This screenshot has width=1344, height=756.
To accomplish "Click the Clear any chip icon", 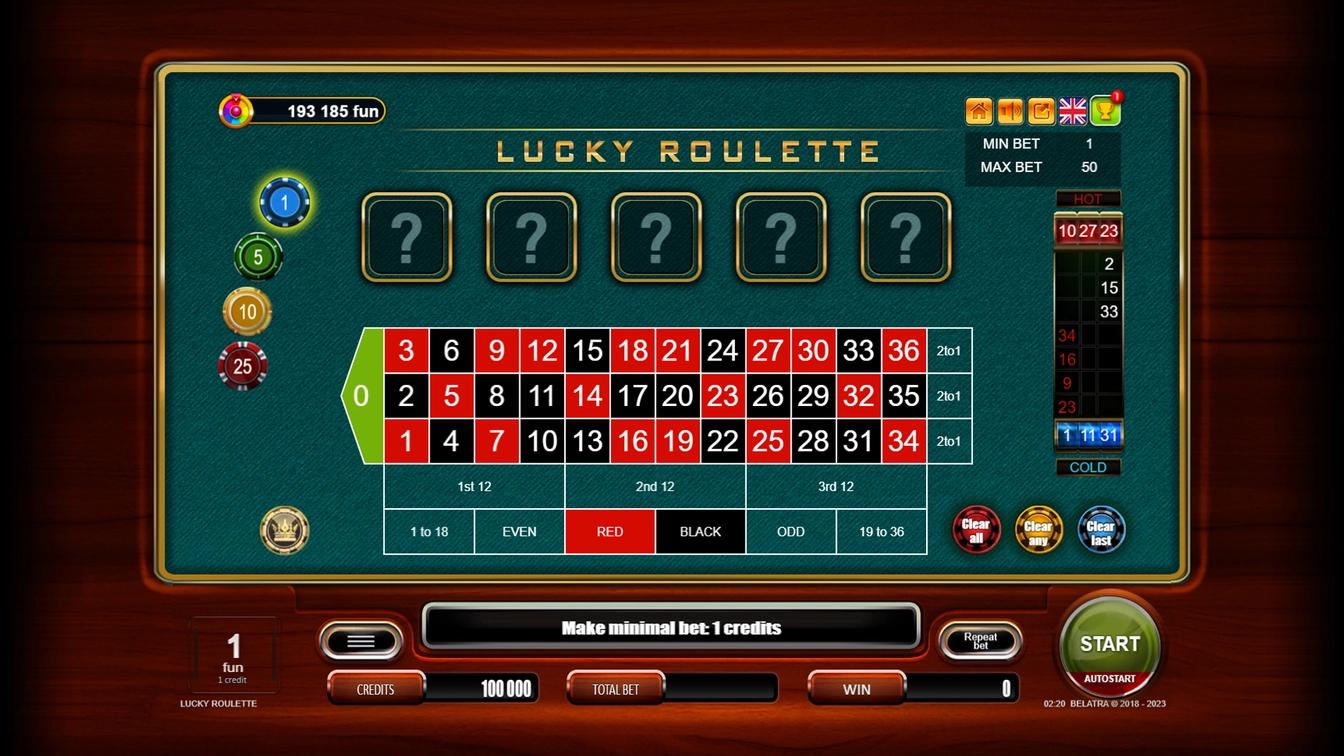I will [x=1038, y=530].
